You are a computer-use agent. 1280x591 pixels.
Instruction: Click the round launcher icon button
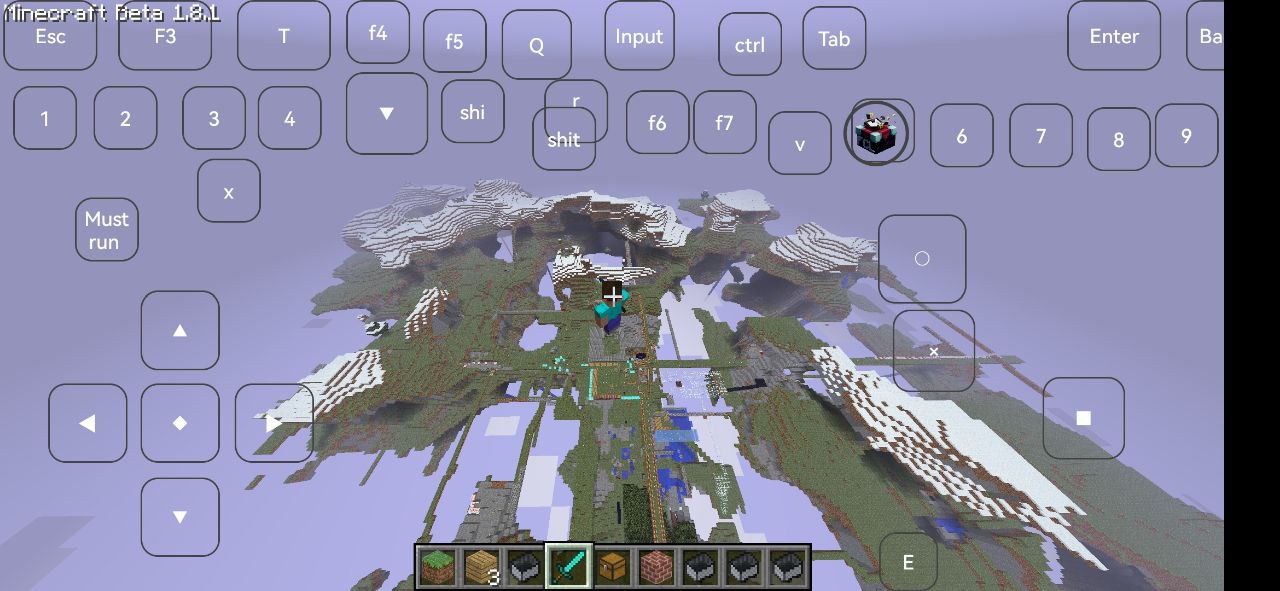click(x=878, y=133)
